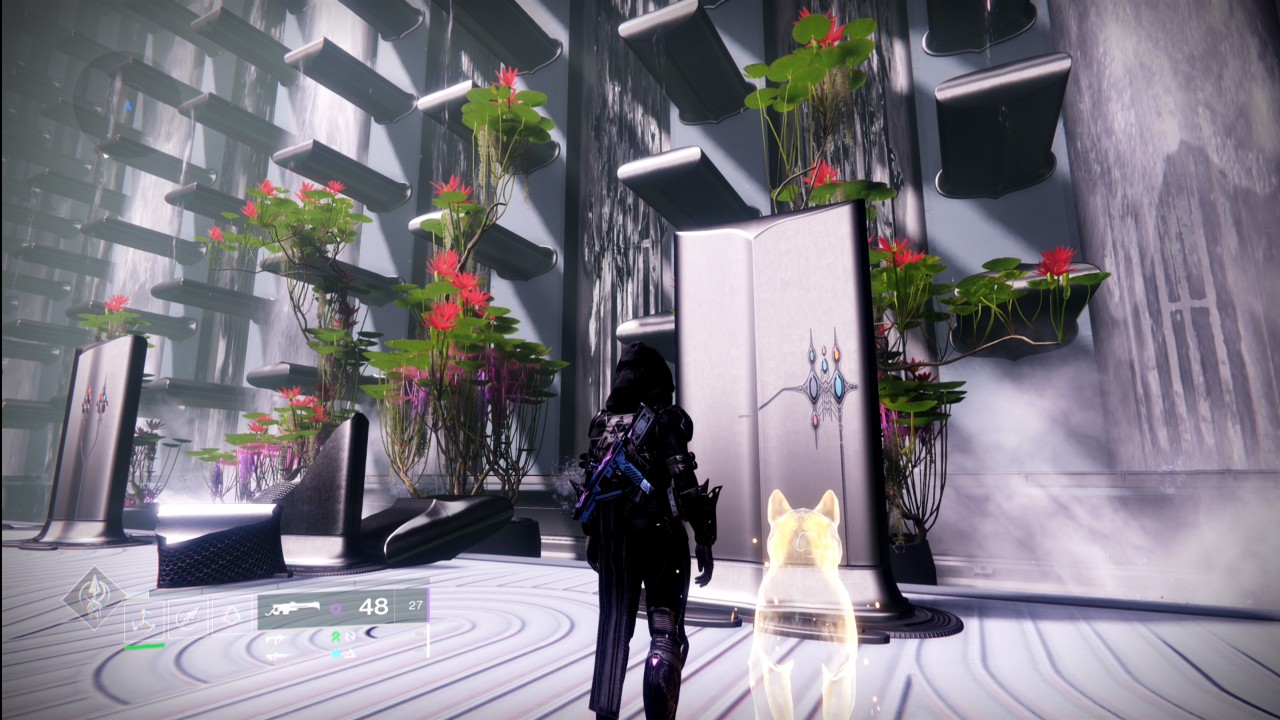The image size is (1280, 720).
Task: Click the triangular heavy ammo indicator
Action: click(x=350, y=655)
